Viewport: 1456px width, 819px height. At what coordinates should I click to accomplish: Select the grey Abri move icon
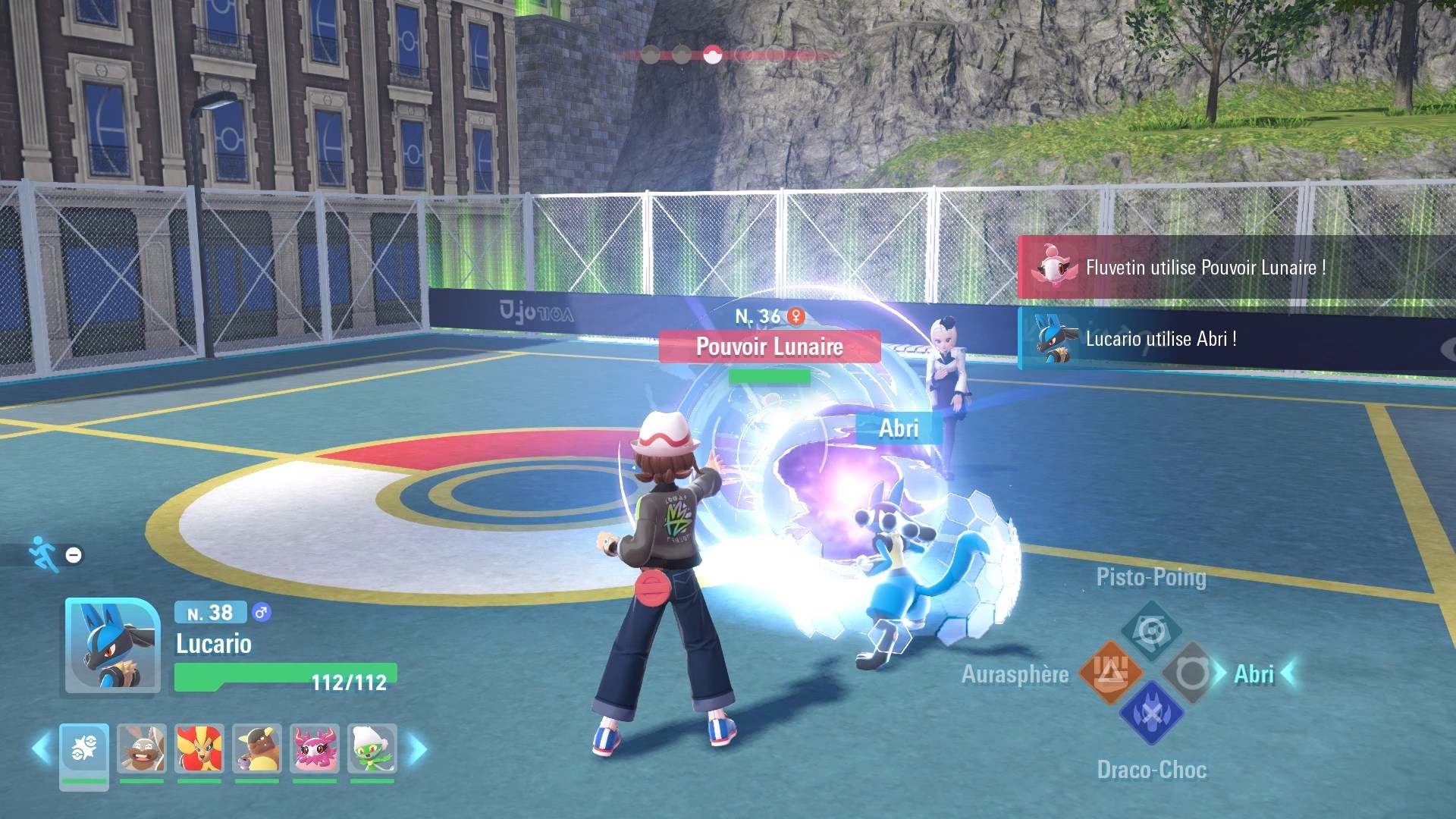(x=1191, y=673)
